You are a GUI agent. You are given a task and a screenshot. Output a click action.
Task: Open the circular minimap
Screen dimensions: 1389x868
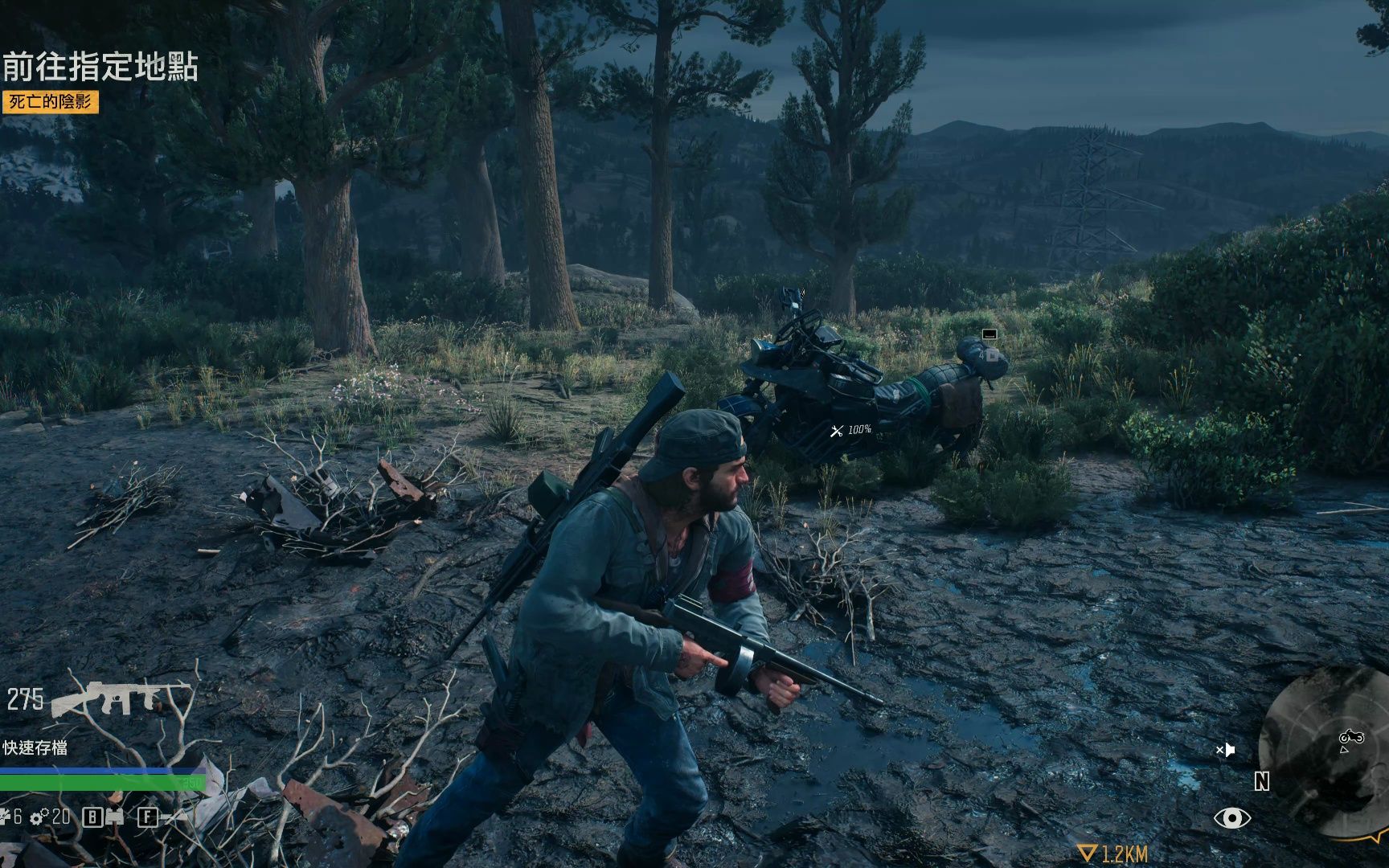tap(1326, 751)
